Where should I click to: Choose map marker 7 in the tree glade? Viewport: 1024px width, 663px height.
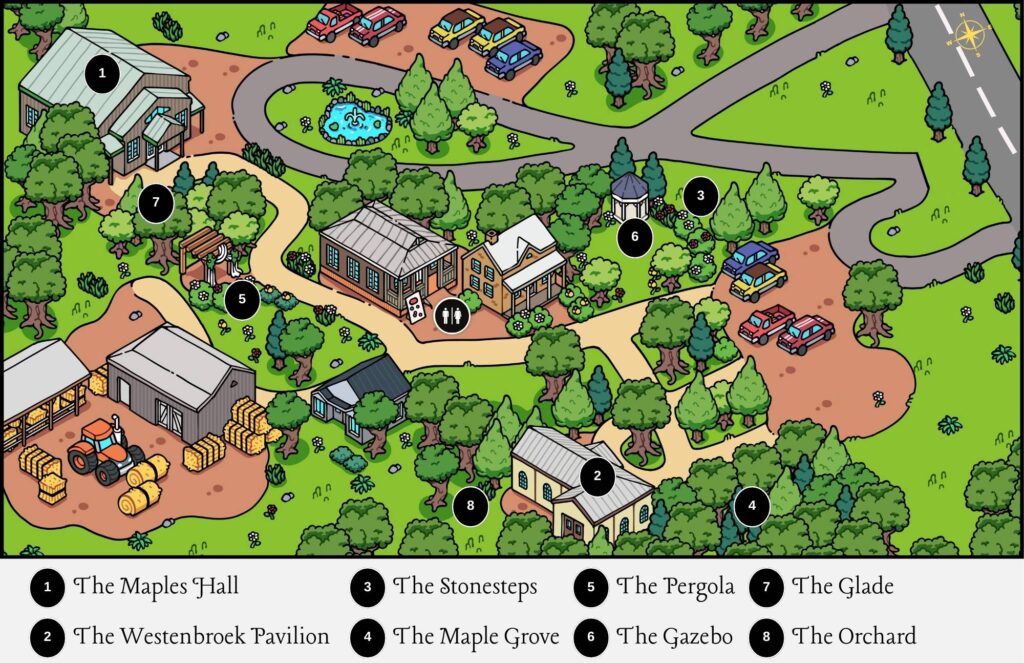156,203
